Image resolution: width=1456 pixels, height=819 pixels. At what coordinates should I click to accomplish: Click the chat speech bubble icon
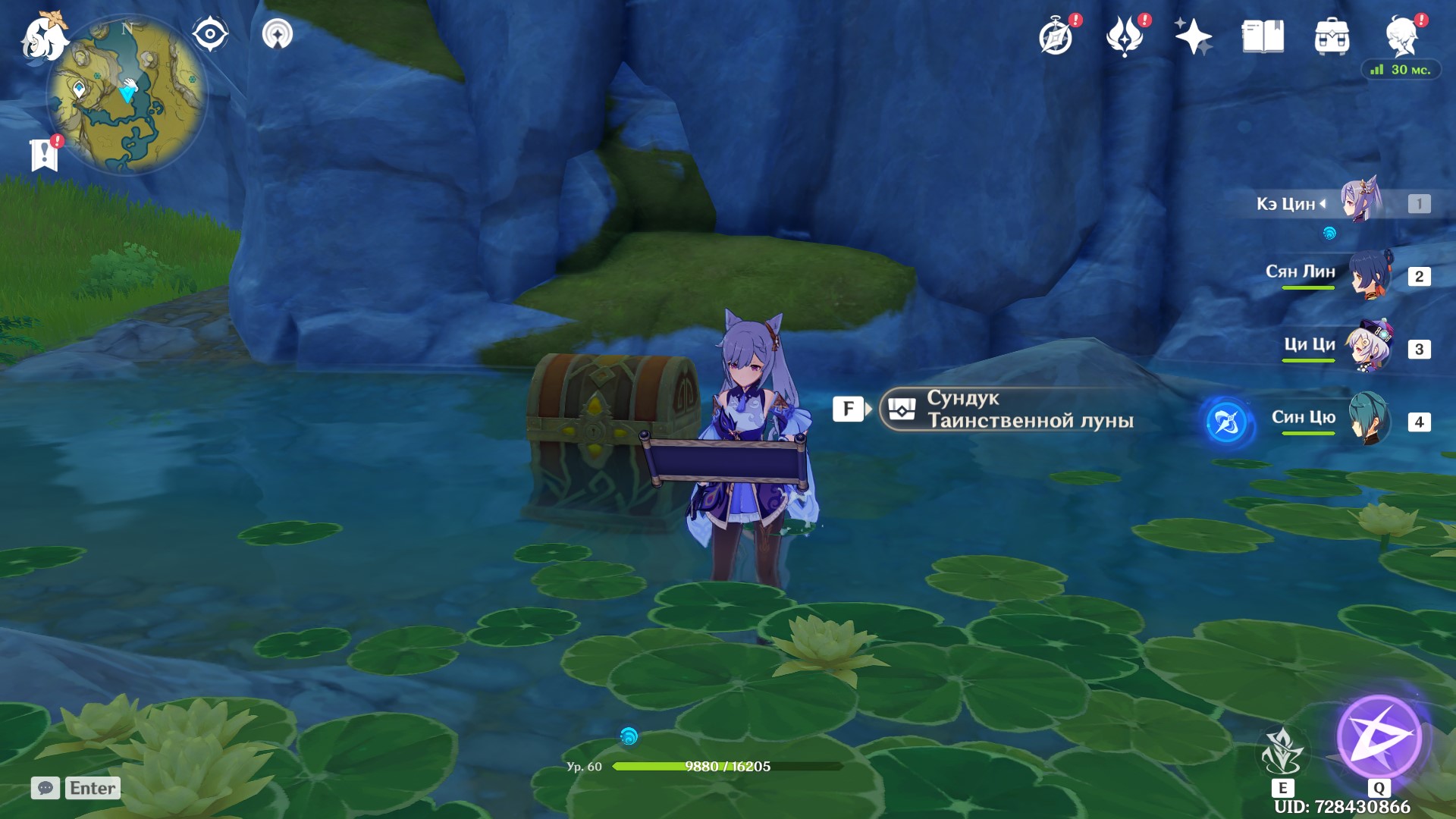tap(47, 788)
